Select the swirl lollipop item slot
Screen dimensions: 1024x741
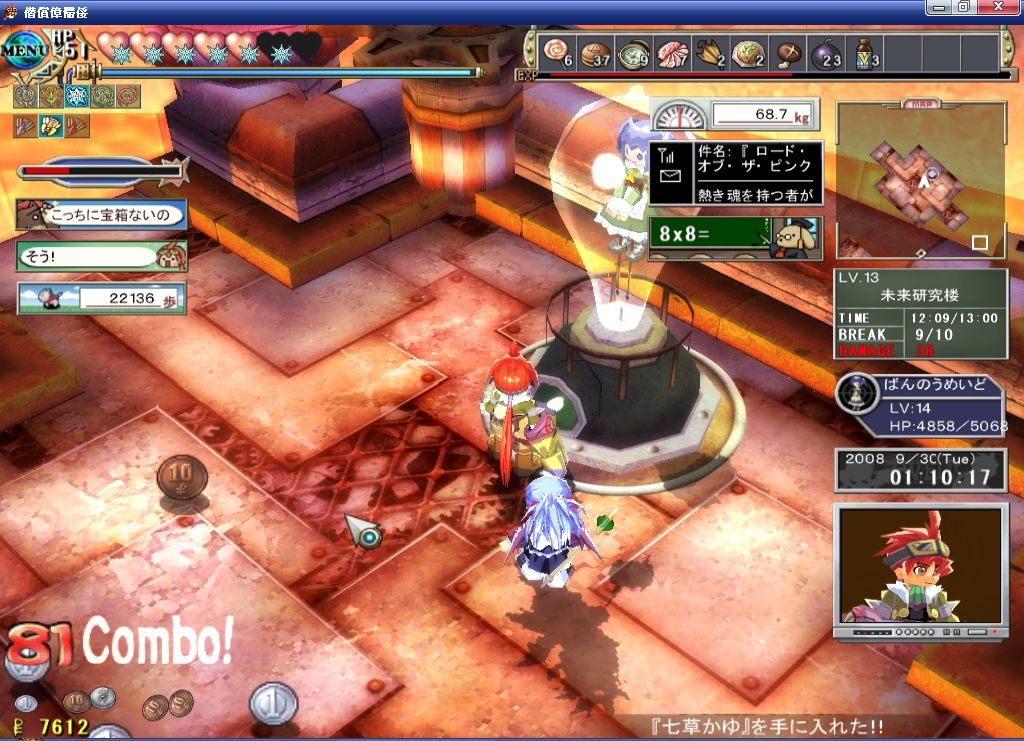tap(557, 53)
